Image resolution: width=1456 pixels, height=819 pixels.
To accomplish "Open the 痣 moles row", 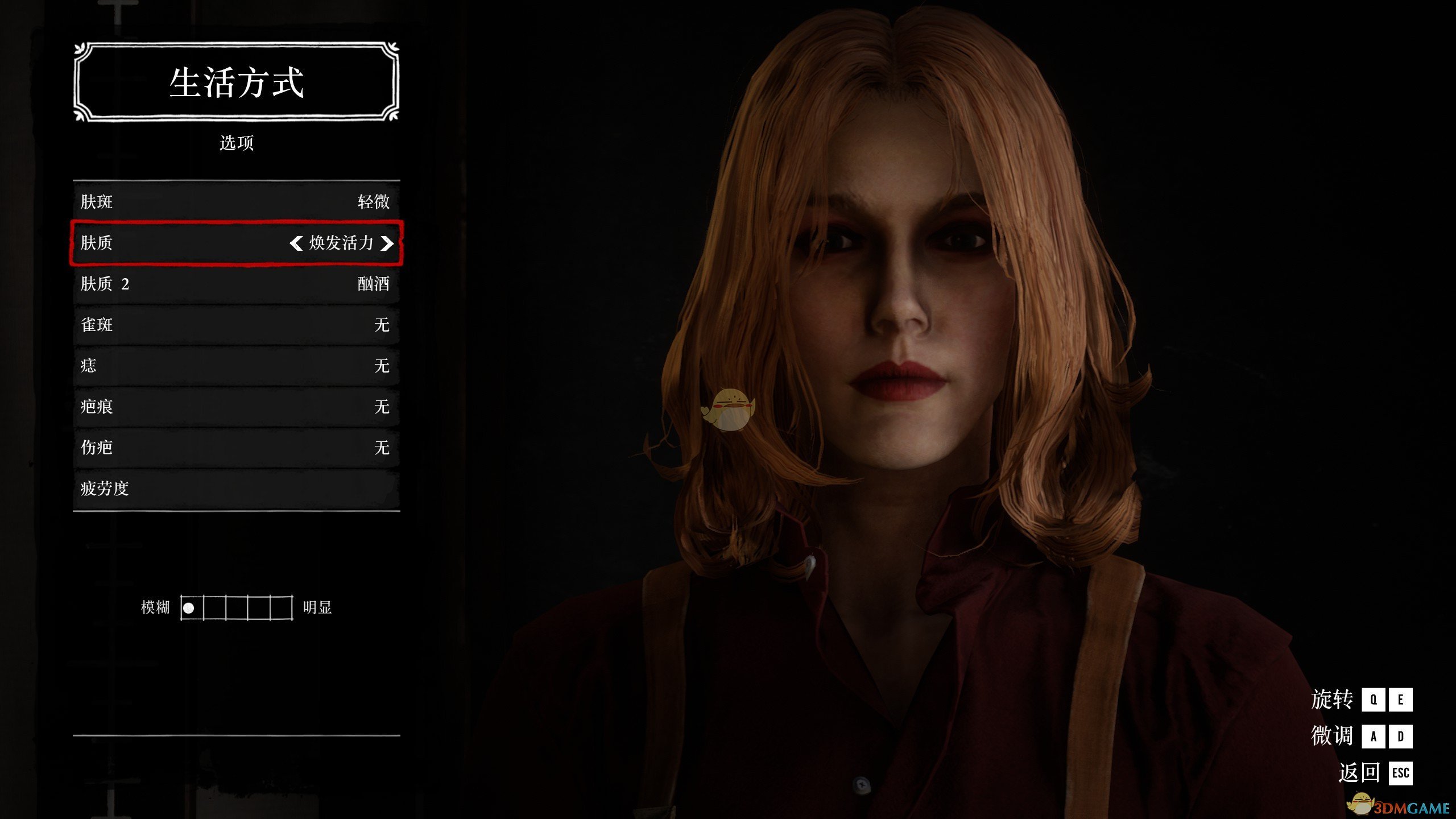I will tap(236, 366).
